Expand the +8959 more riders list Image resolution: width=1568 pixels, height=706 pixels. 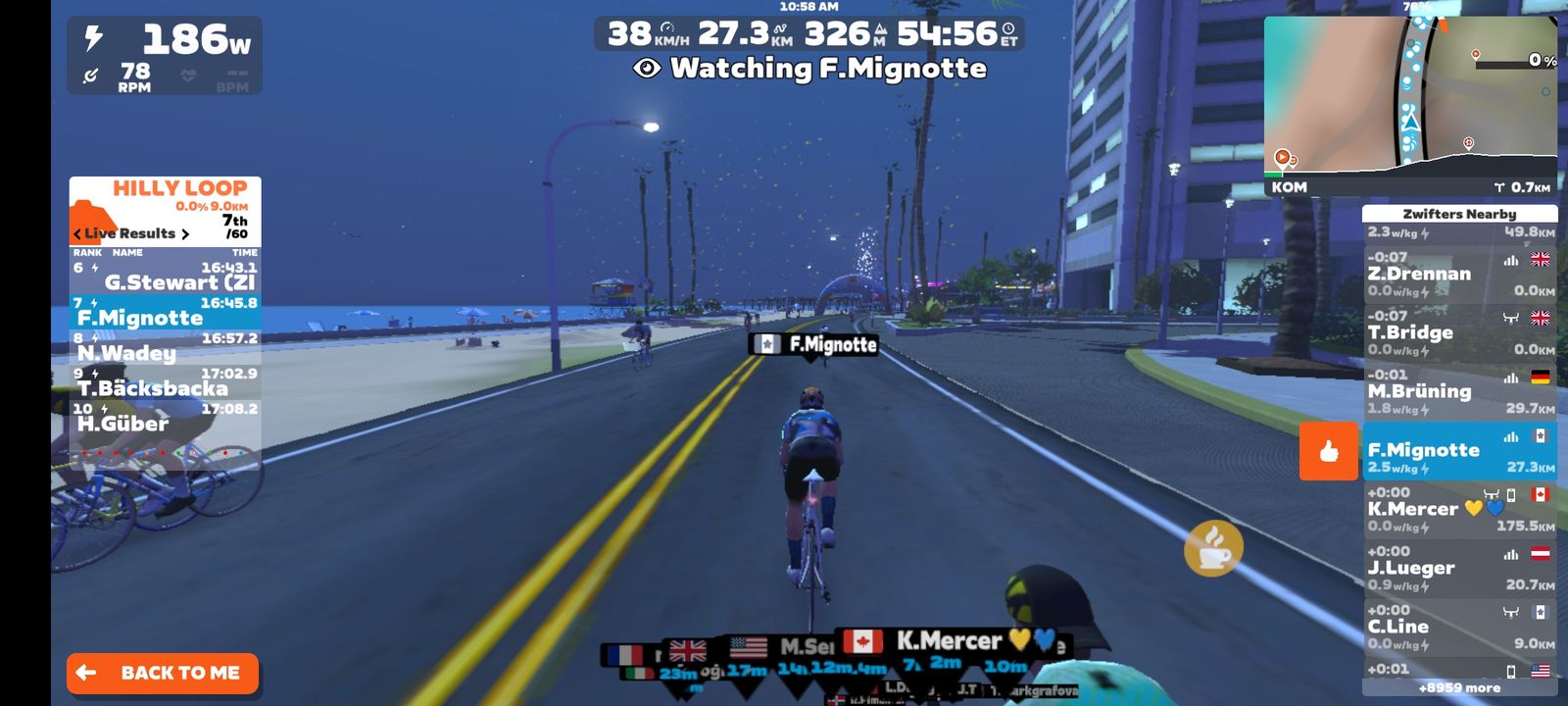[x=1458, y=688]
